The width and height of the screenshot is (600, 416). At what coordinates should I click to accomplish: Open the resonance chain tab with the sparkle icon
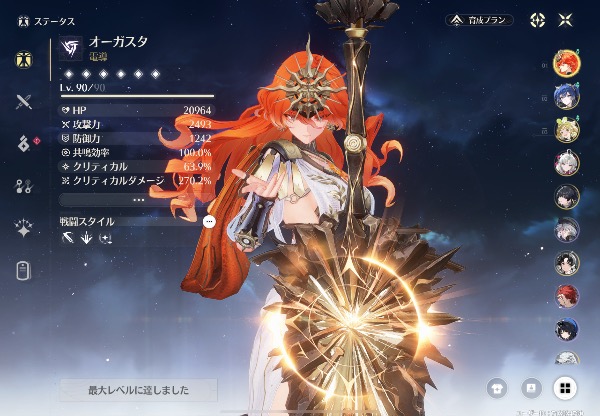coord(24,228)
